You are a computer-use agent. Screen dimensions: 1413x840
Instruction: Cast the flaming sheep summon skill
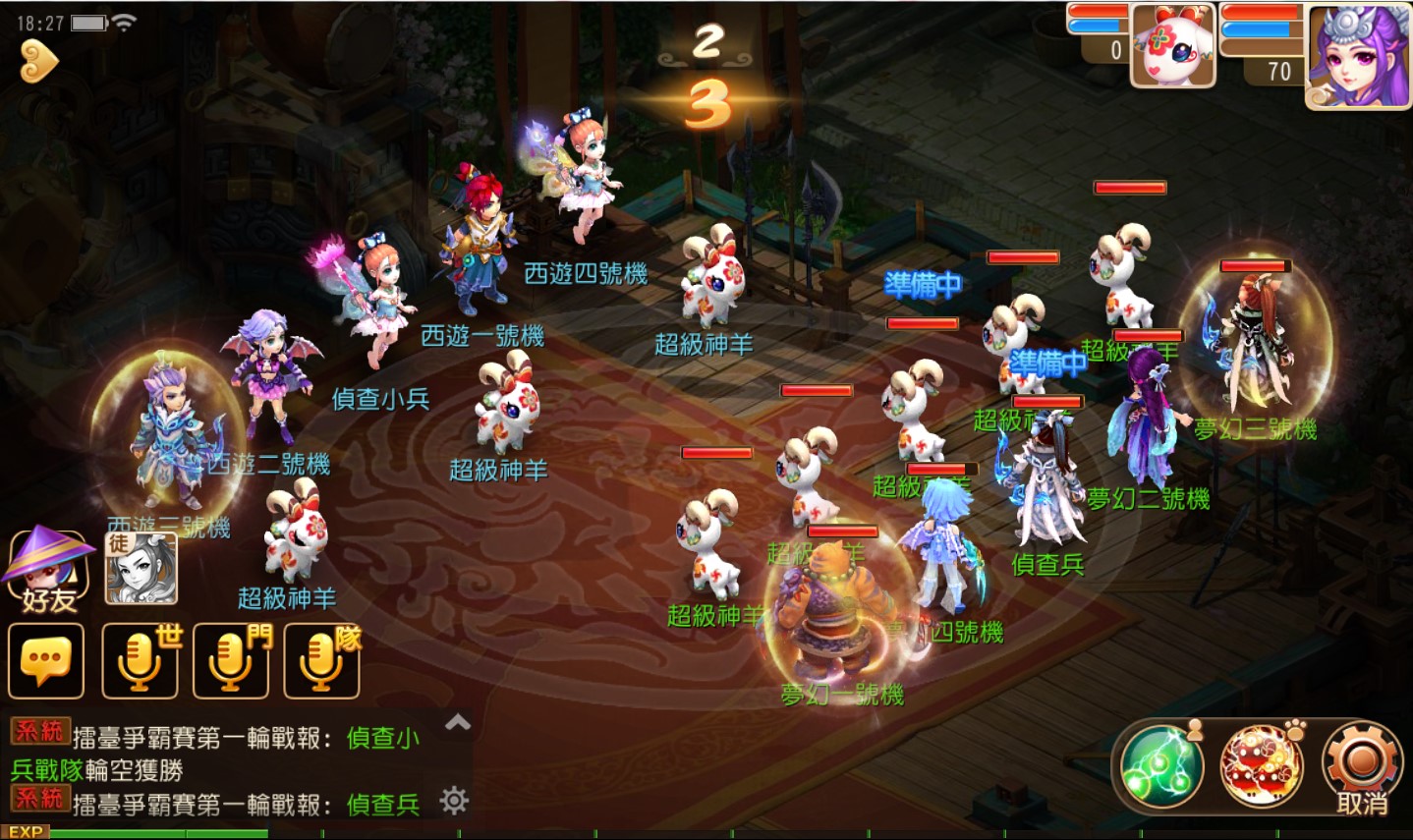pos(1263,765)
